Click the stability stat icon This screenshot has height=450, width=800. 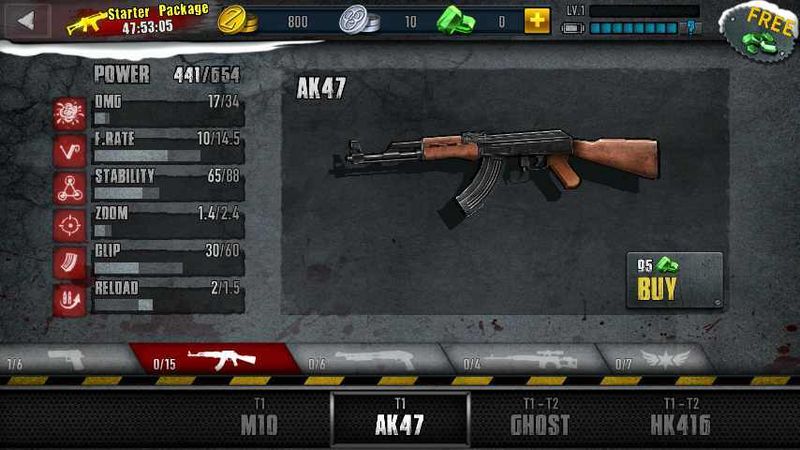point(69,188)
